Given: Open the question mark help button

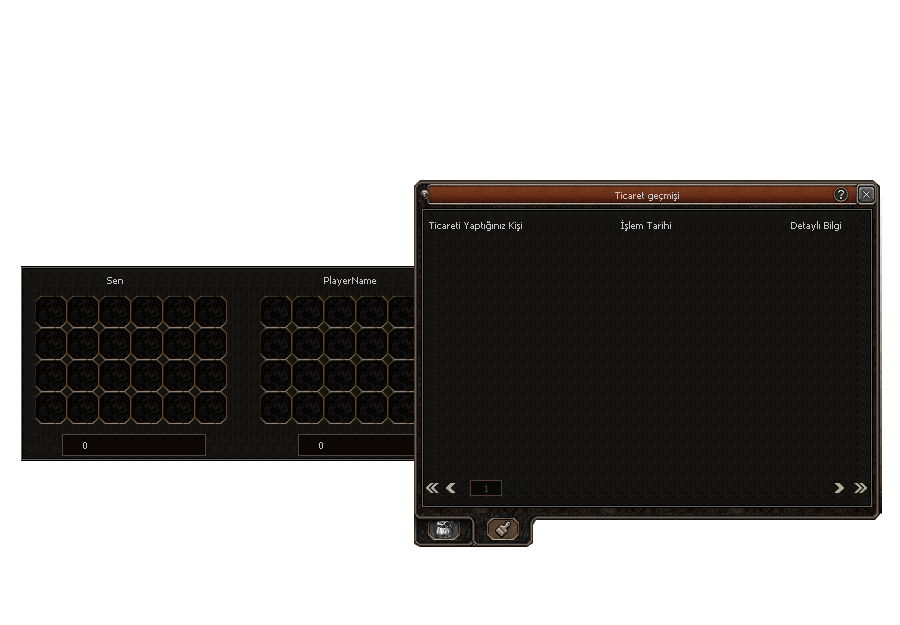Looking at the screenshot, I should [x=841, y=195].
